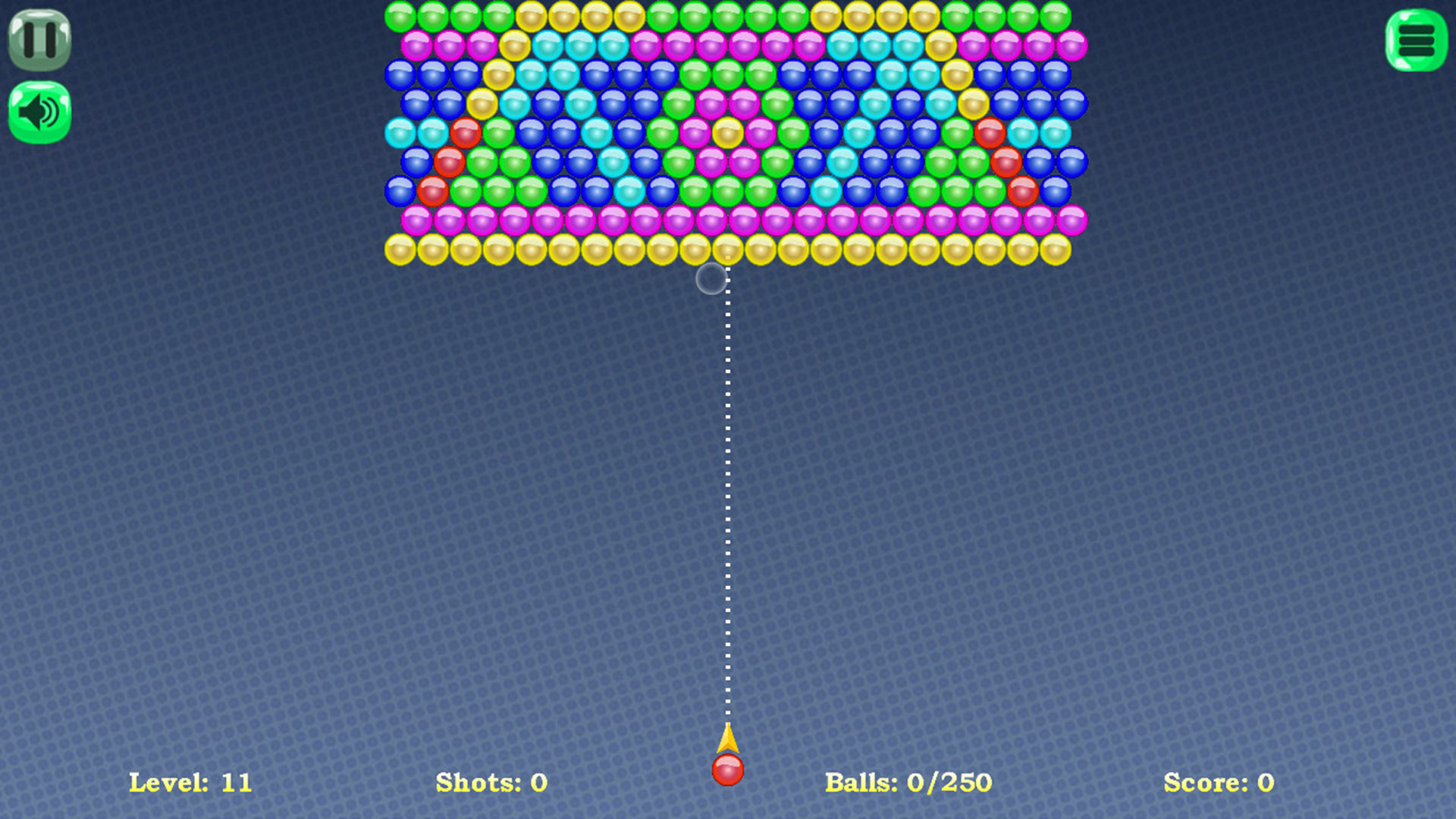The height and width of the screenshot is (819, 1456).
Task: Click the faint transparent bubble below the grid
Action: tap(711, 278)
